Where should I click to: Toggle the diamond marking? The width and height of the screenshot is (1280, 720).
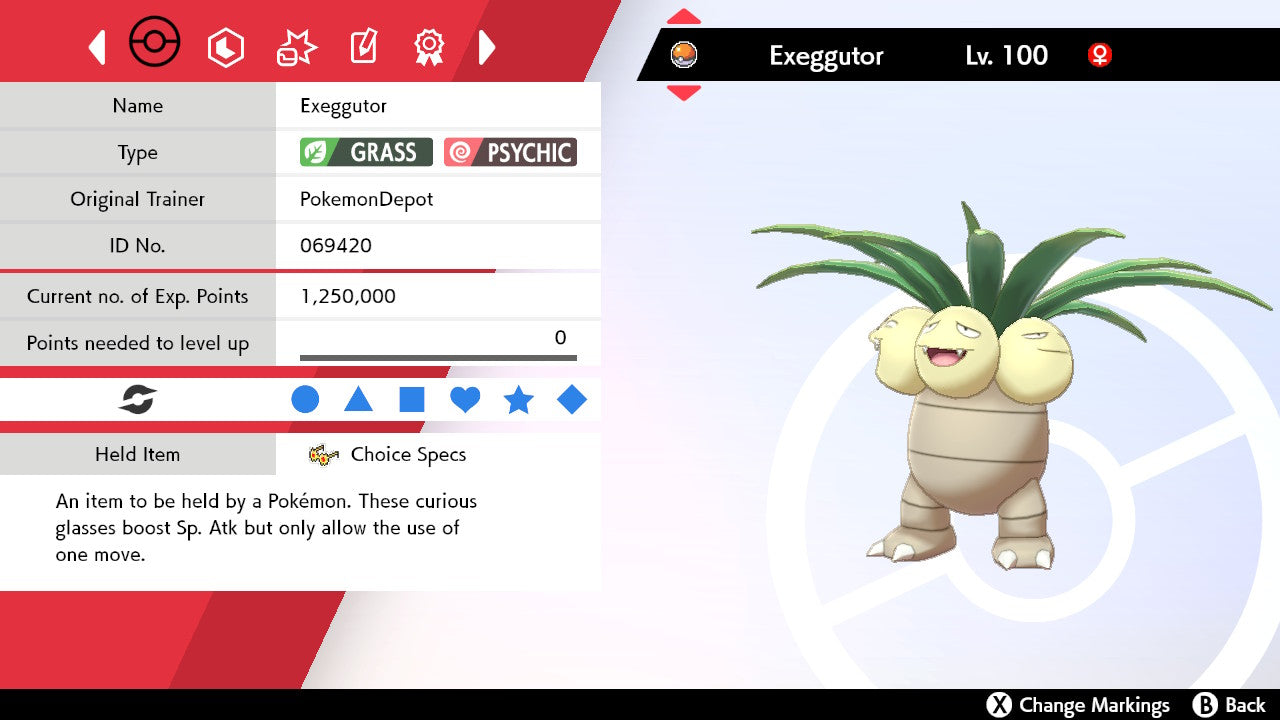(x=572, y=400)
